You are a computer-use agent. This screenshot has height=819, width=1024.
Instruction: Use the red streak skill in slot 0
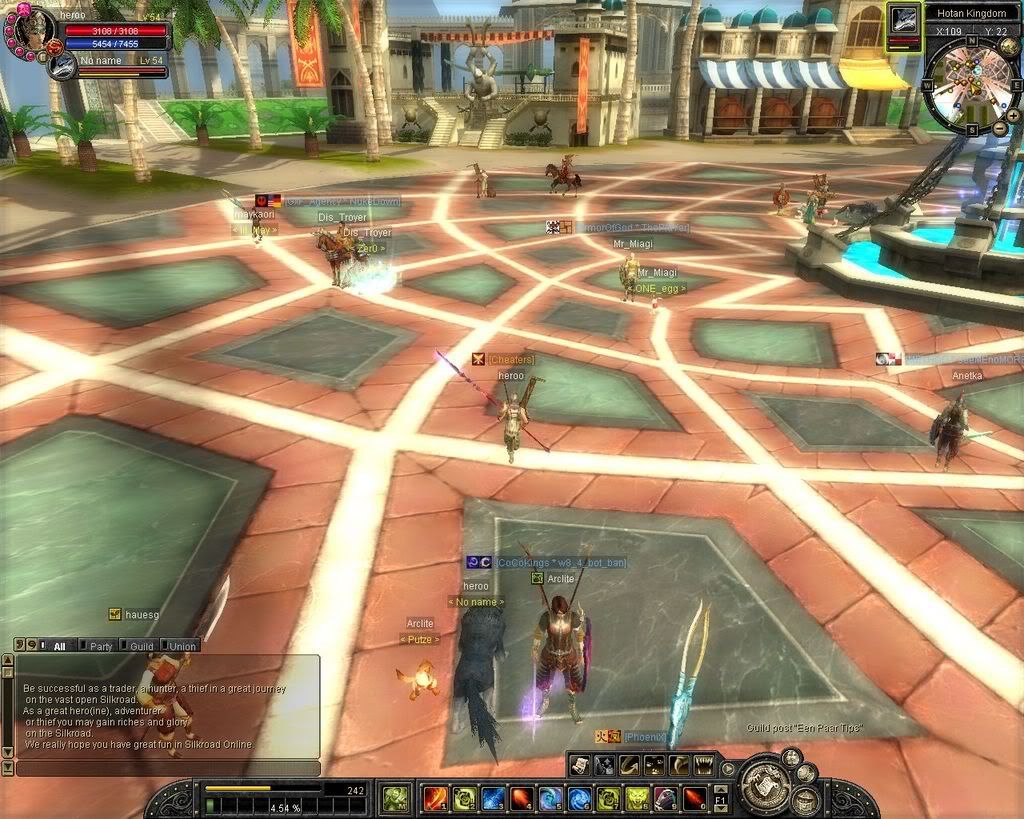[x=694, y=798]
